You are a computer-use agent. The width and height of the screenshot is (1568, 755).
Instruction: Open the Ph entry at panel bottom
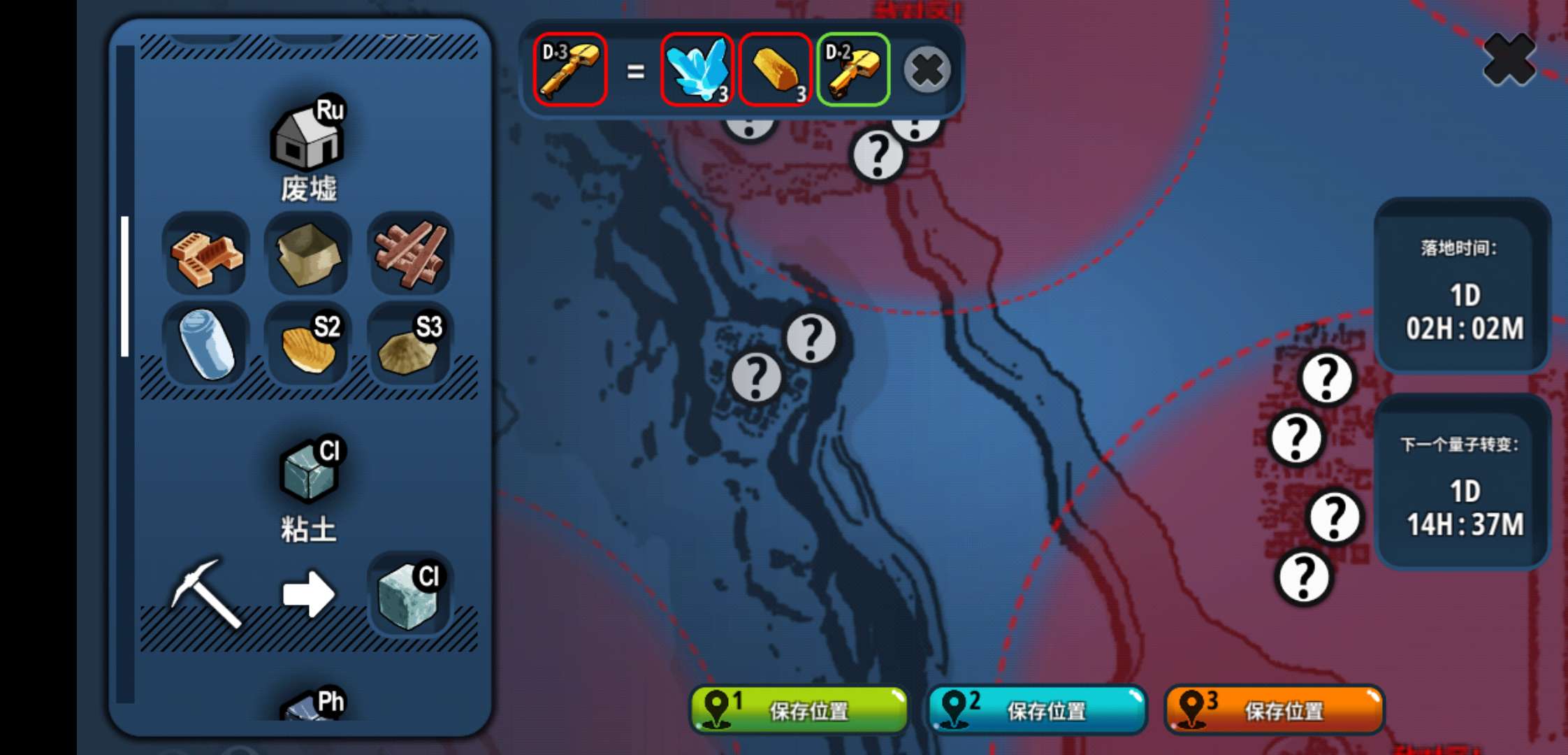pos(312,706)
